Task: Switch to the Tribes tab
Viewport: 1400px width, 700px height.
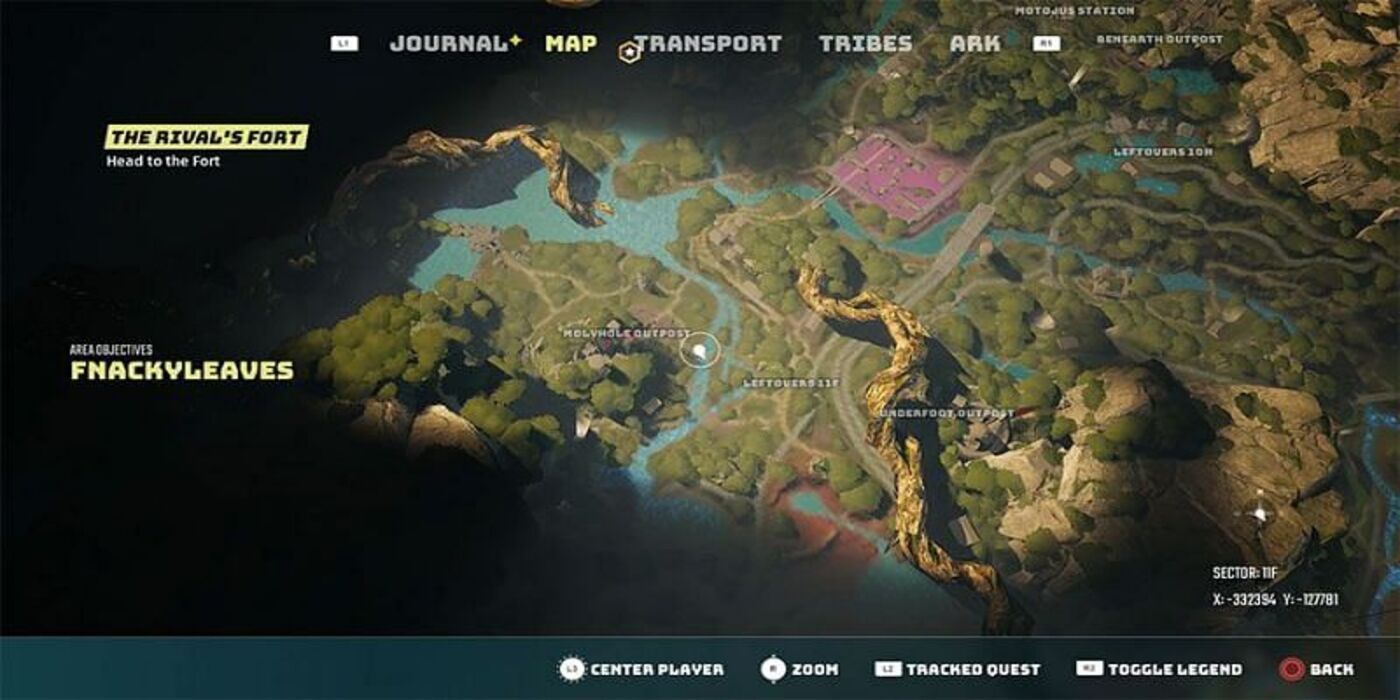Action: click(865, 44)
